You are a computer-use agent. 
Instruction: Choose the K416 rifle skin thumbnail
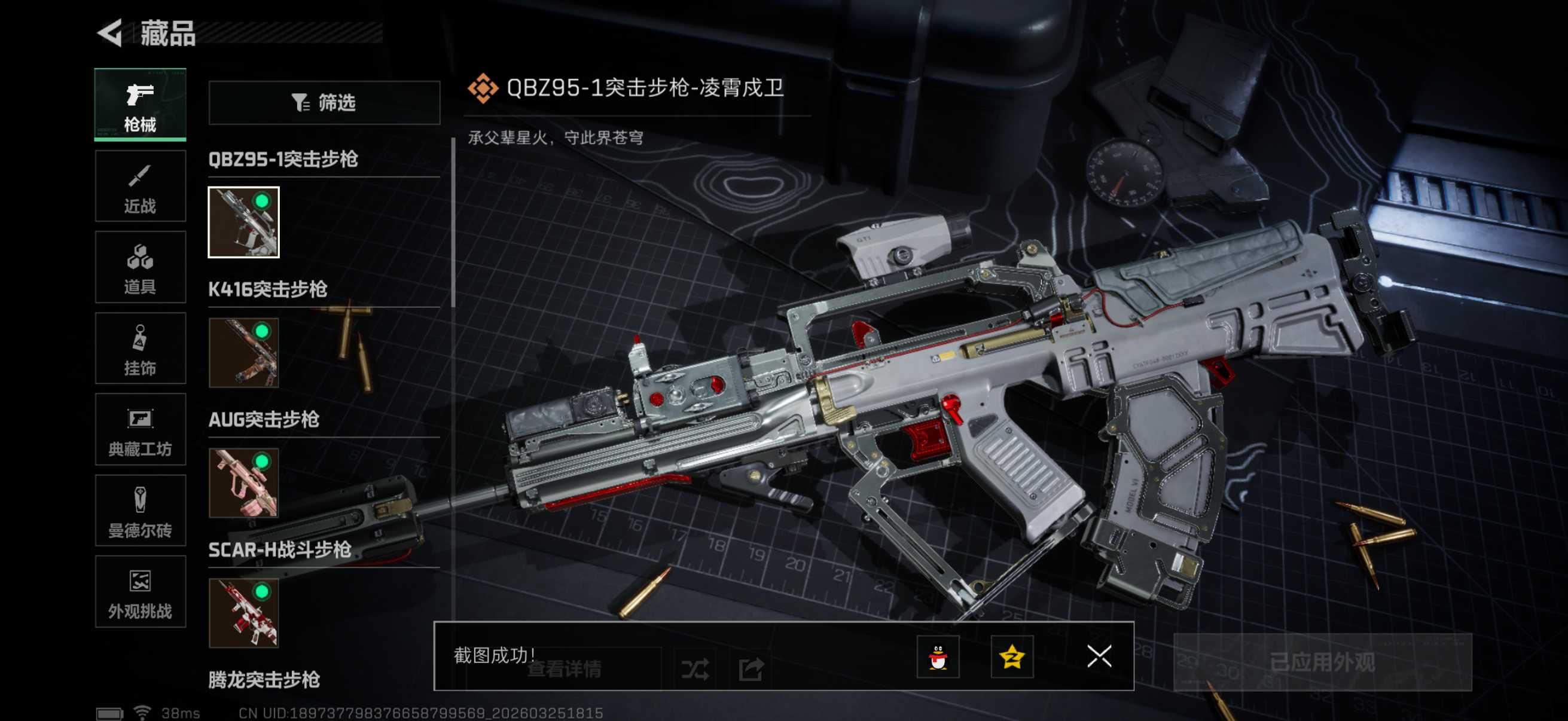pos(243,352)
